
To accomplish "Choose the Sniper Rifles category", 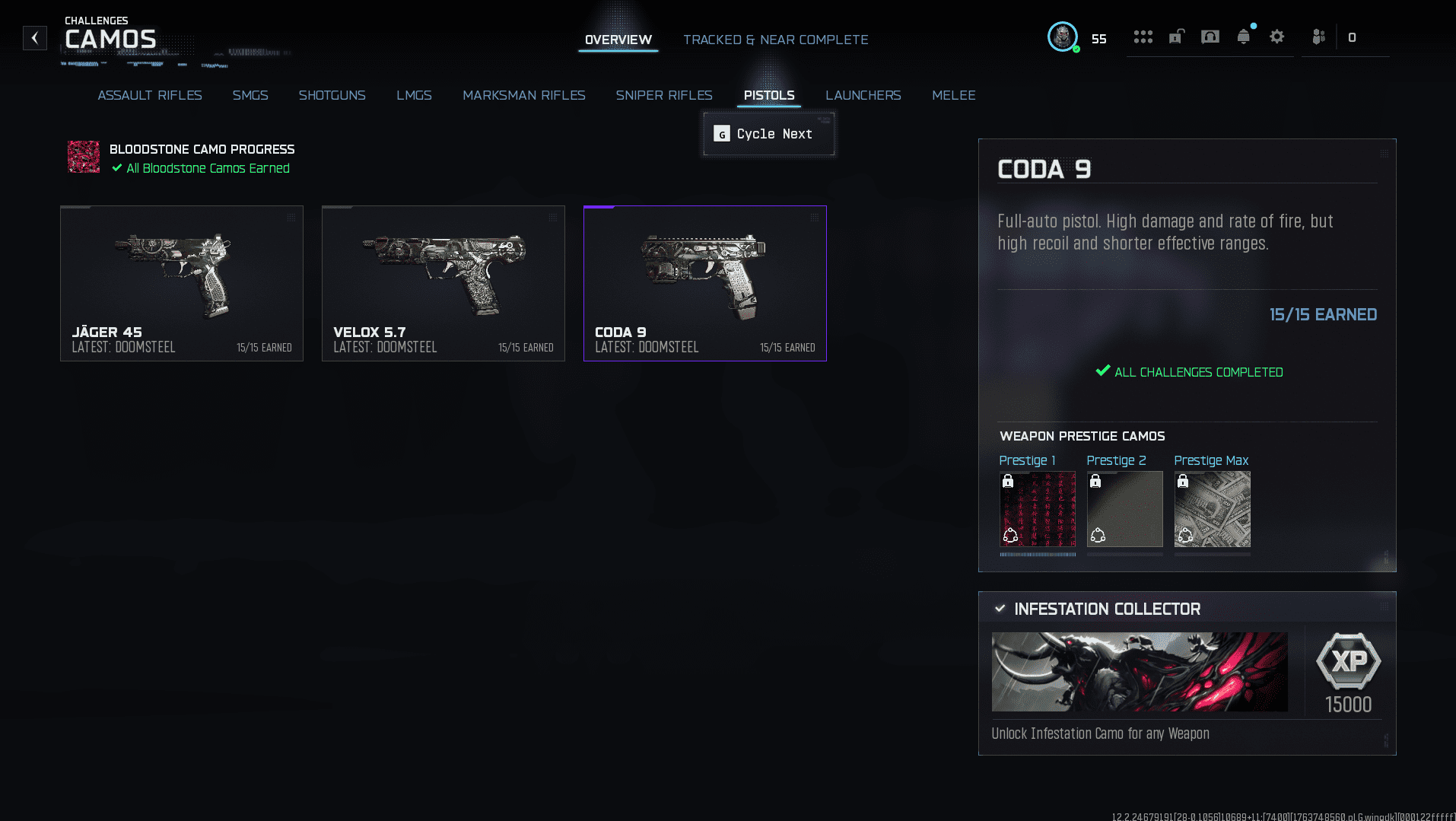I will pos(664,95).
